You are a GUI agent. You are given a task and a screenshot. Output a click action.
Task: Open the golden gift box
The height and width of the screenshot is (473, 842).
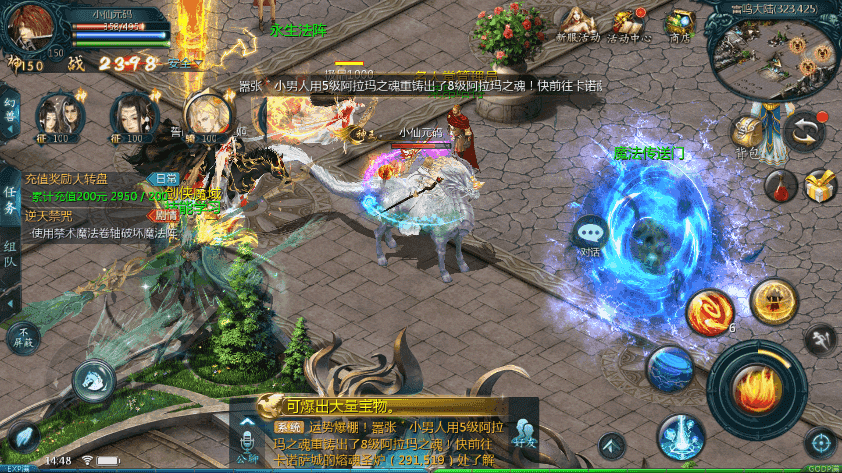[820, 185]
